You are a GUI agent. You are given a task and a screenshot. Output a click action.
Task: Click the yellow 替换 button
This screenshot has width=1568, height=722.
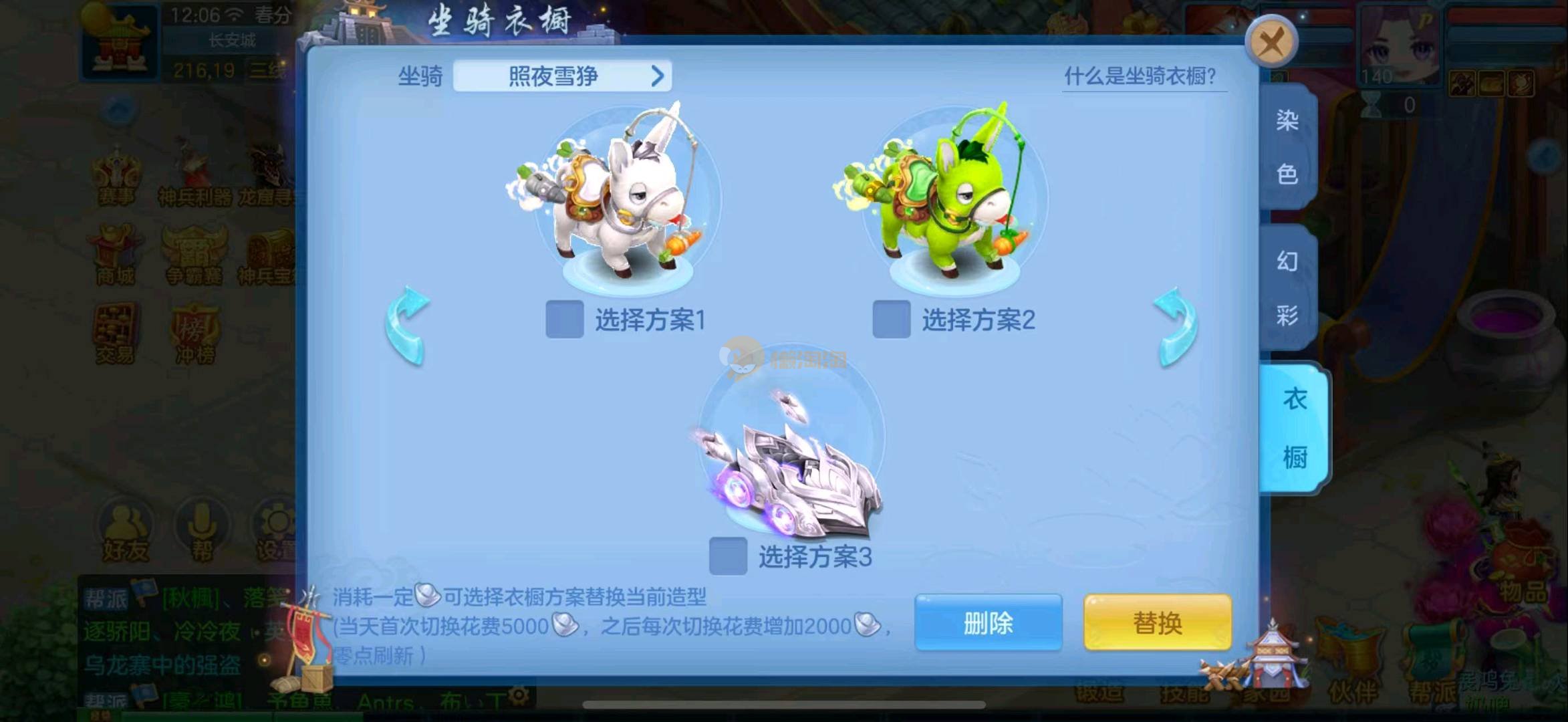click(x=1157, y=623)
